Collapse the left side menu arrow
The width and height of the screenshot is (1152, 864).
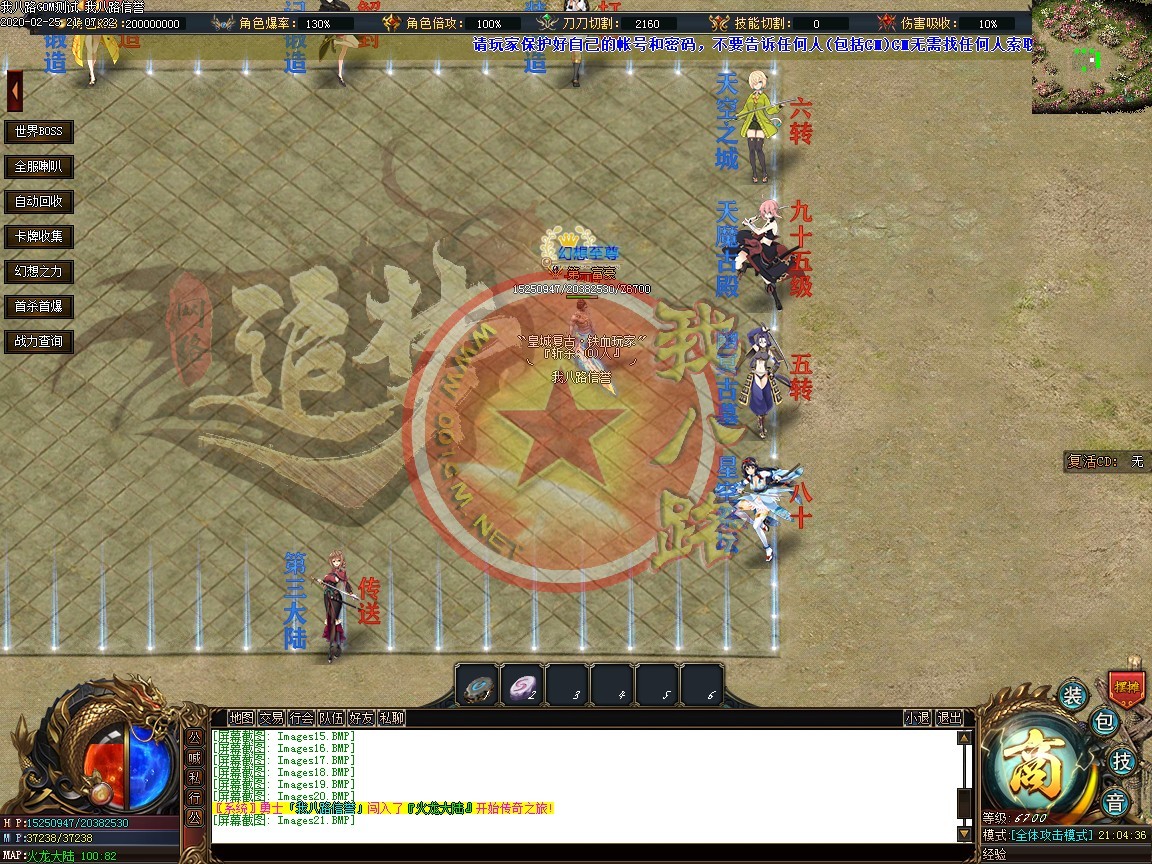[x=15, y=92]
